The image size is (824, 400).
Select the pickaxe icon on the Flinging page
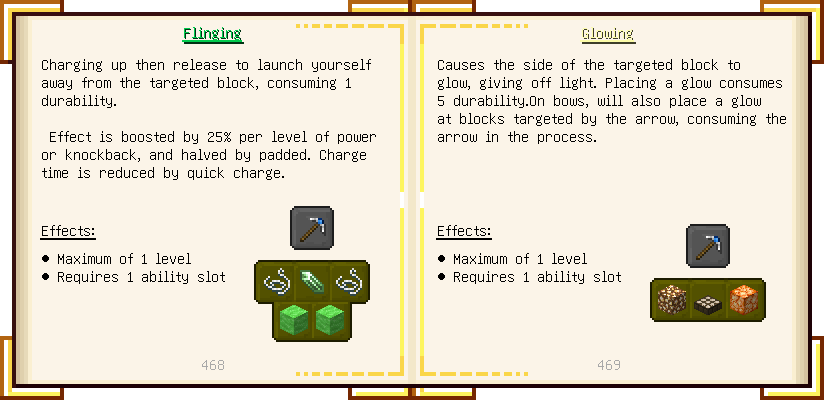point(312,228)
